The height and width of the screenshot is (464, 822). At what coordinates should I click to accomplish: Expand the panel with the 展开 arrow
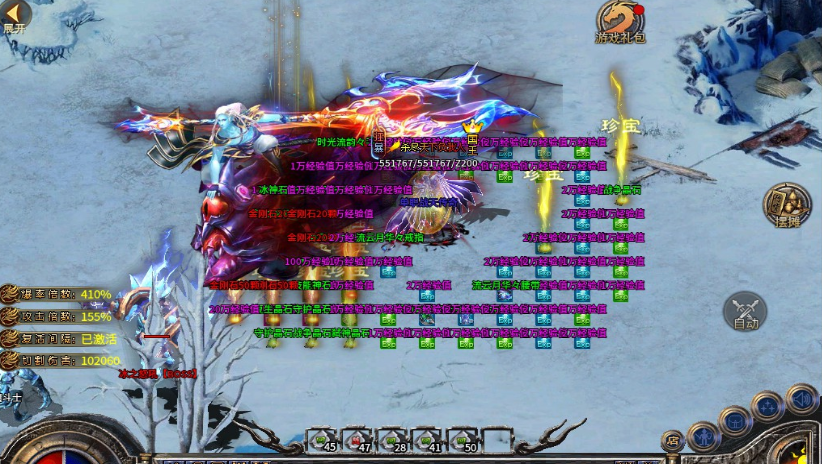pos(14,16)
